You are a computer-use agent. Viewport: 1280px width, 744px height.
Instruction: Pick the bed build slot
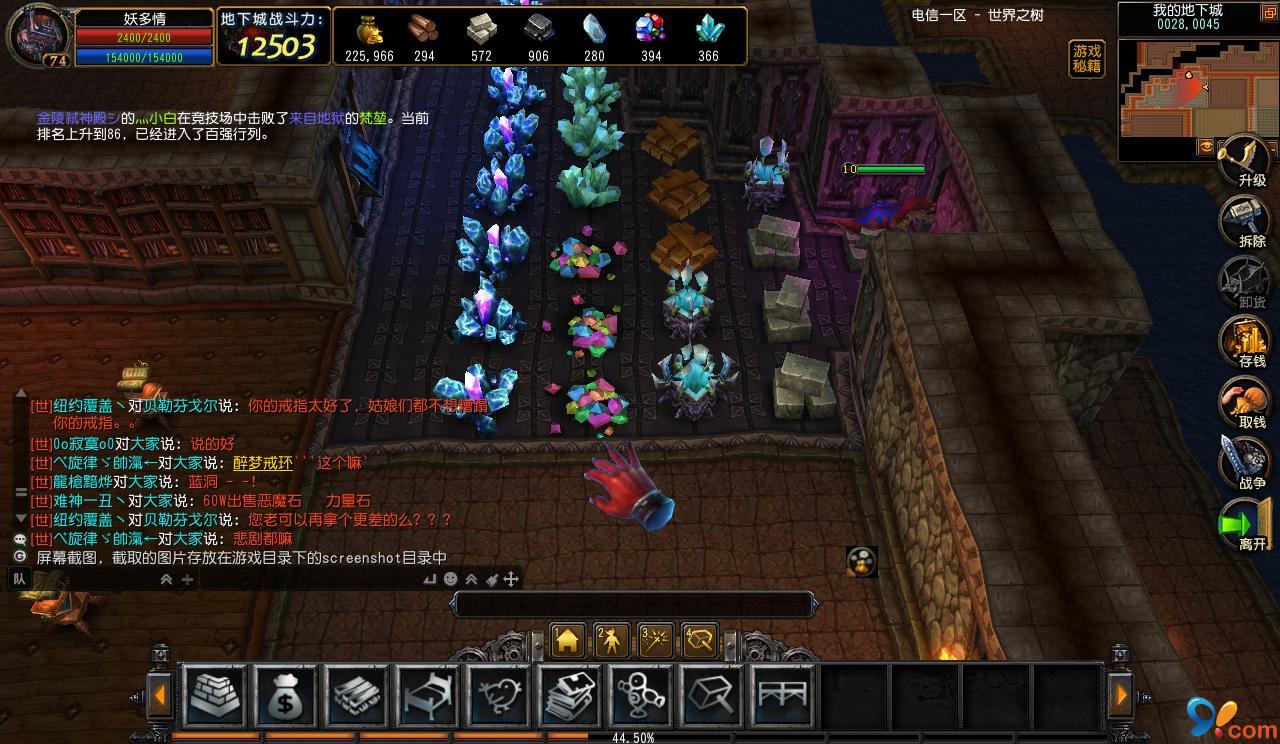pyautogui.click(x=427, y=694)
